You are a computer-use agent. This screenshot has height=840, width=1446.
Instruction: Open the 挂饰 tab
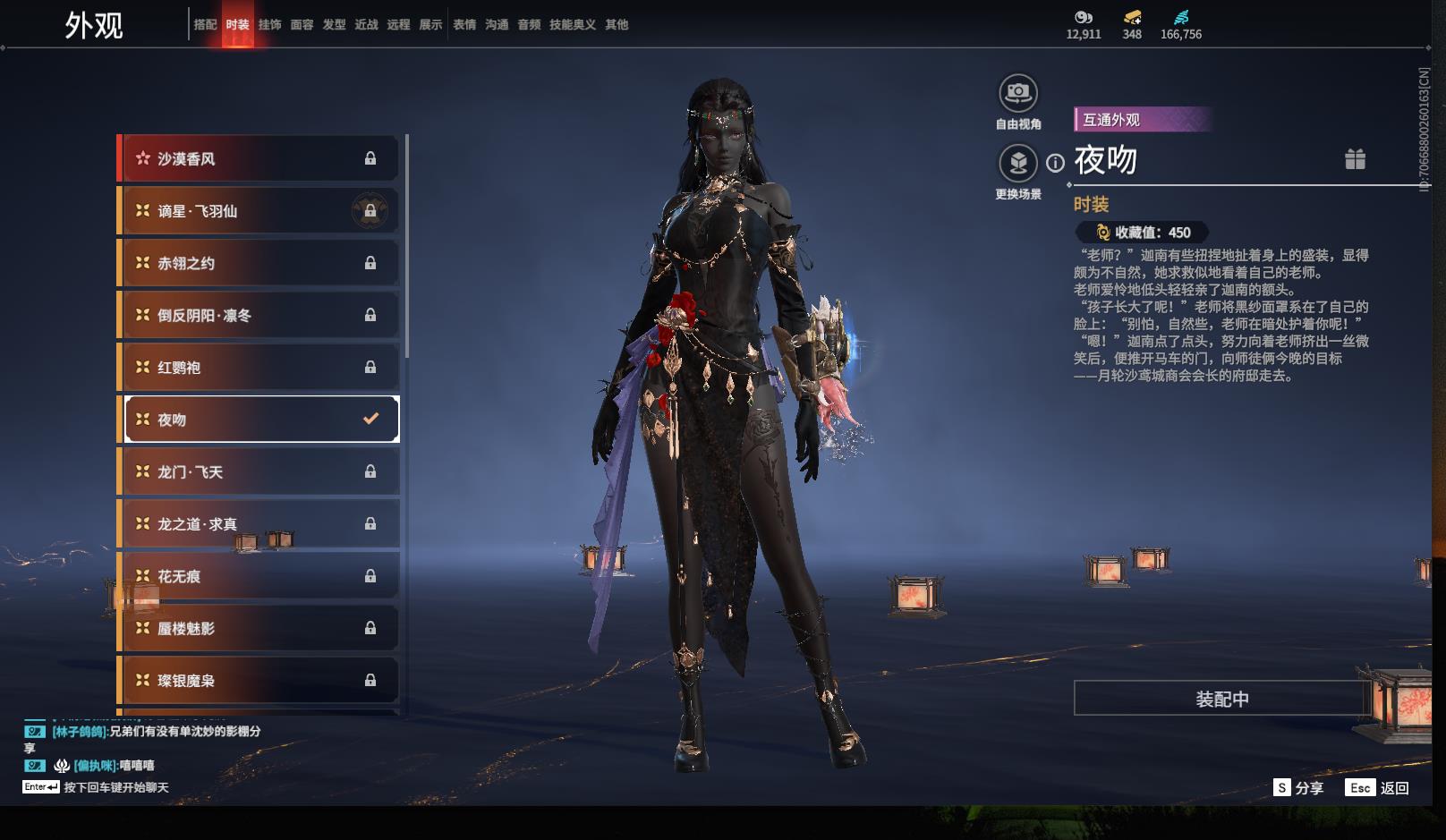(269, 25)
